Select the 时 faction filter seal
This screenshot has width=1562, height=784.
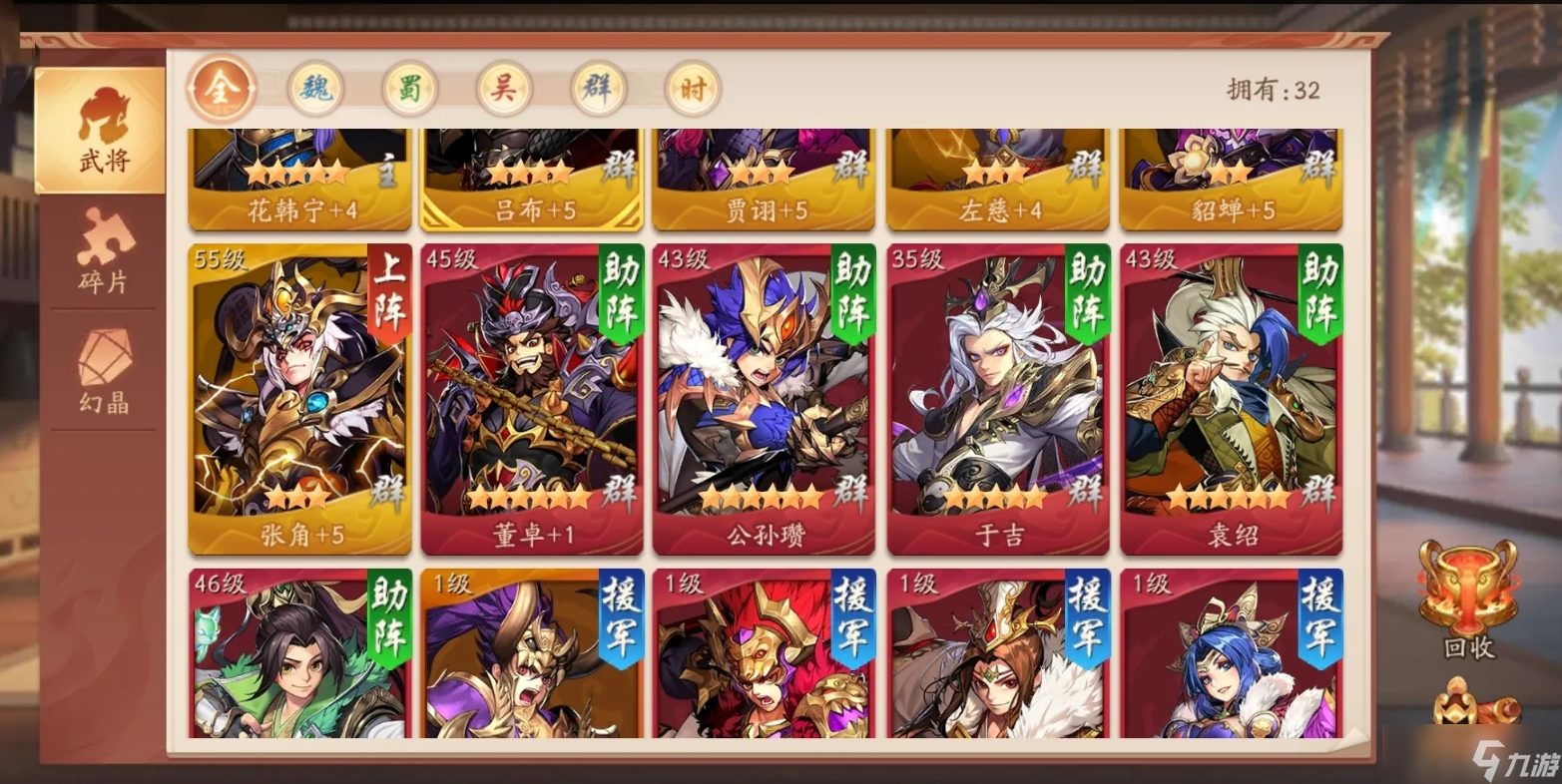pos(692,88)
